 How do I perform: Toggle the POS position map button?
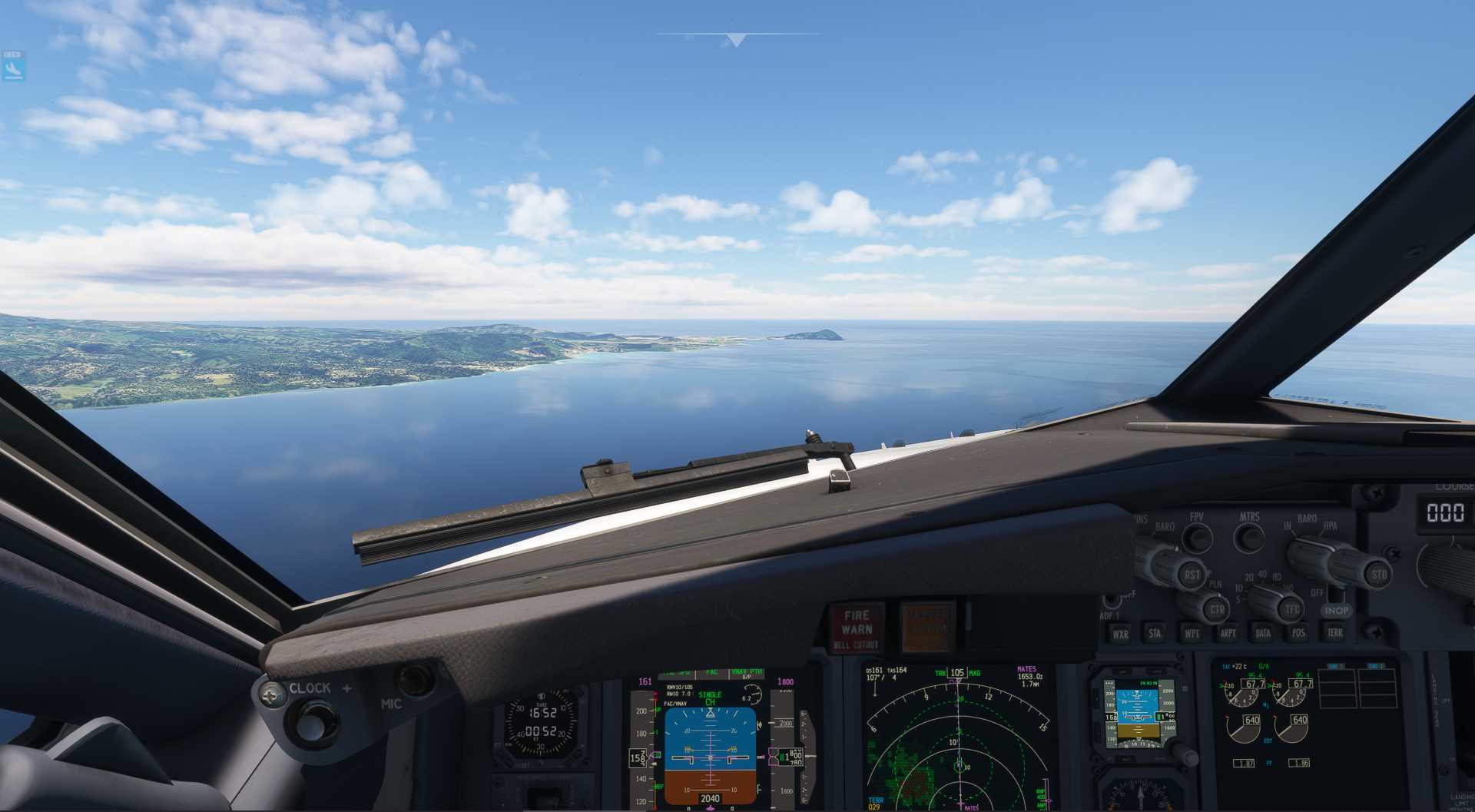point(1298,634)
